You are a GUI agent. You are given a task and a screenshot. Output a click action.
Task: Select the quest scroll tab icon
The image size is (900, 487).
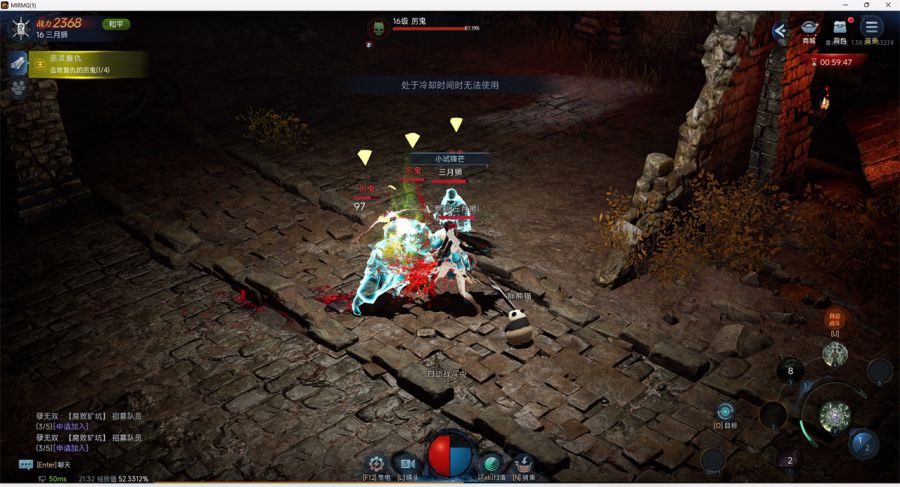point(18,63)
